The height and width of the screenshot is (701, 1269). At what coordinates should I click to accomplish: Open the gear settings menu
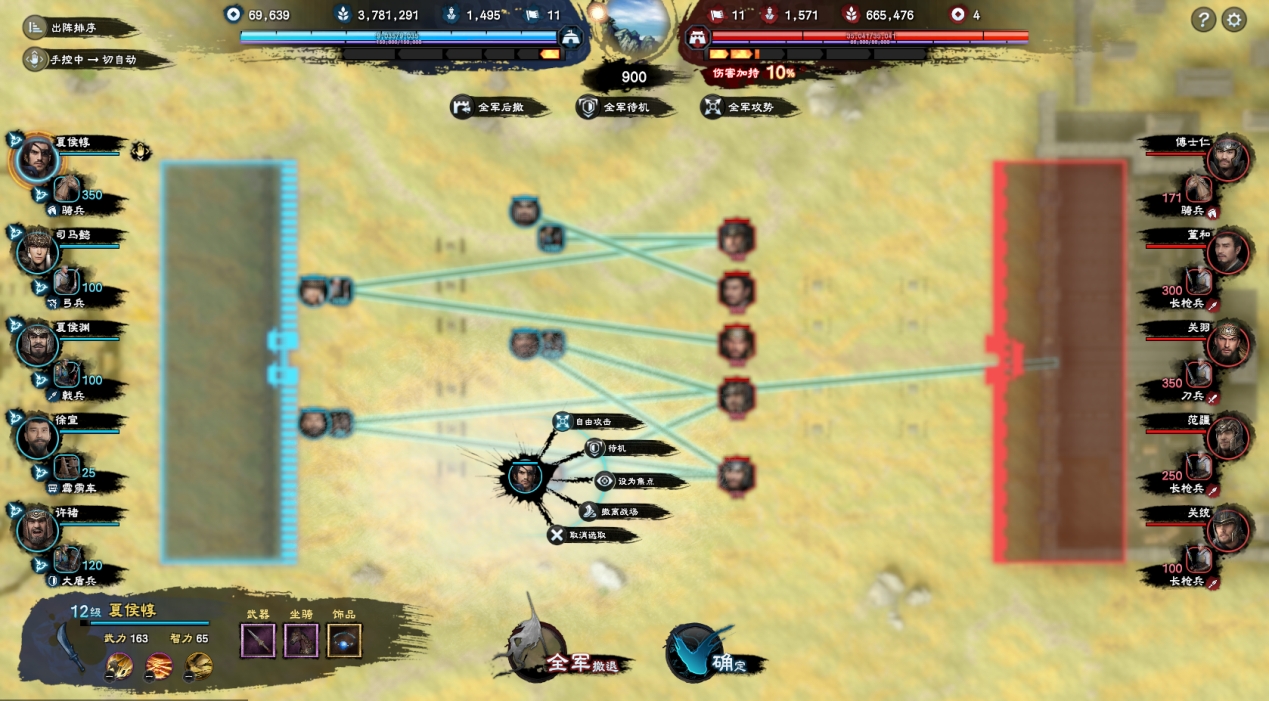[1234, 19]
